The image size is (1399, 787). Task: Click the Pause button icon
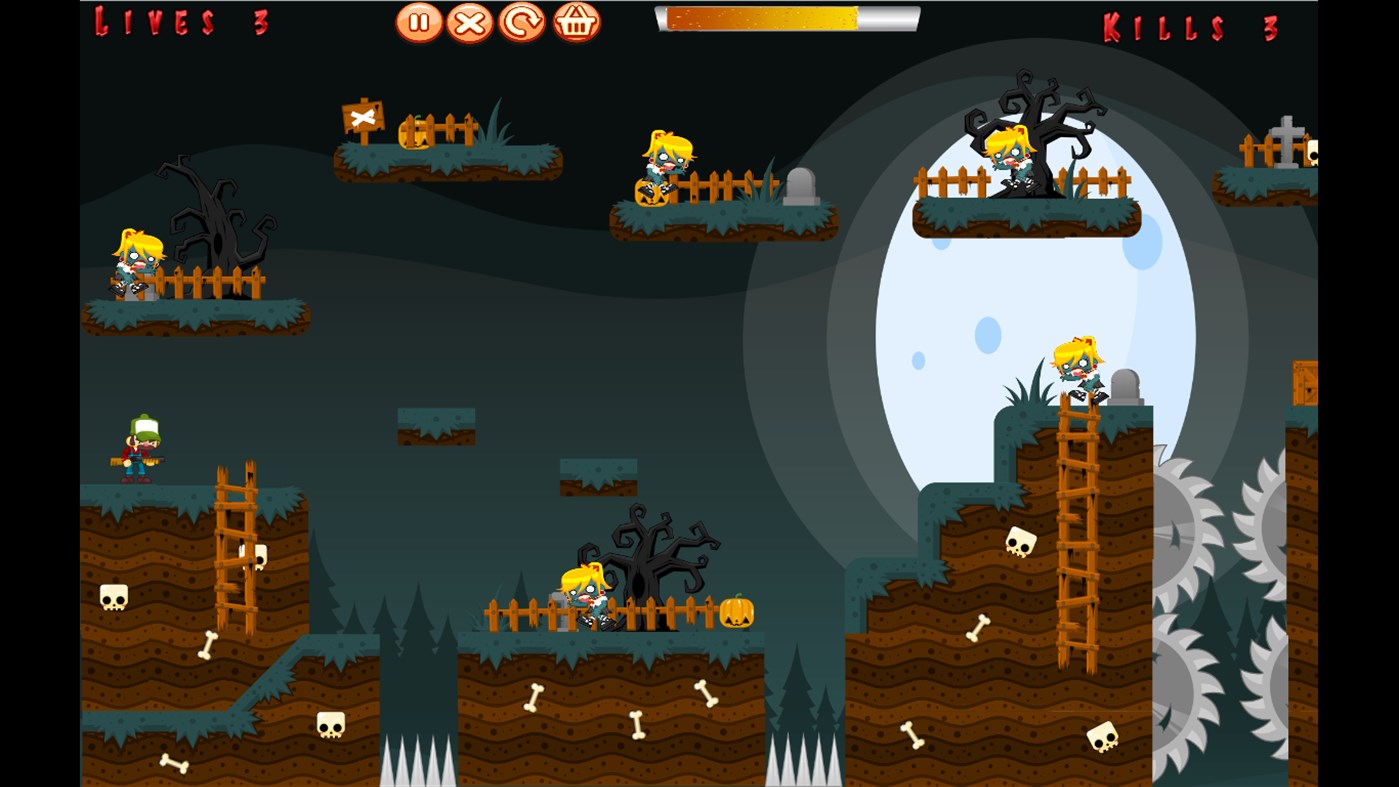tap(417, 21)
